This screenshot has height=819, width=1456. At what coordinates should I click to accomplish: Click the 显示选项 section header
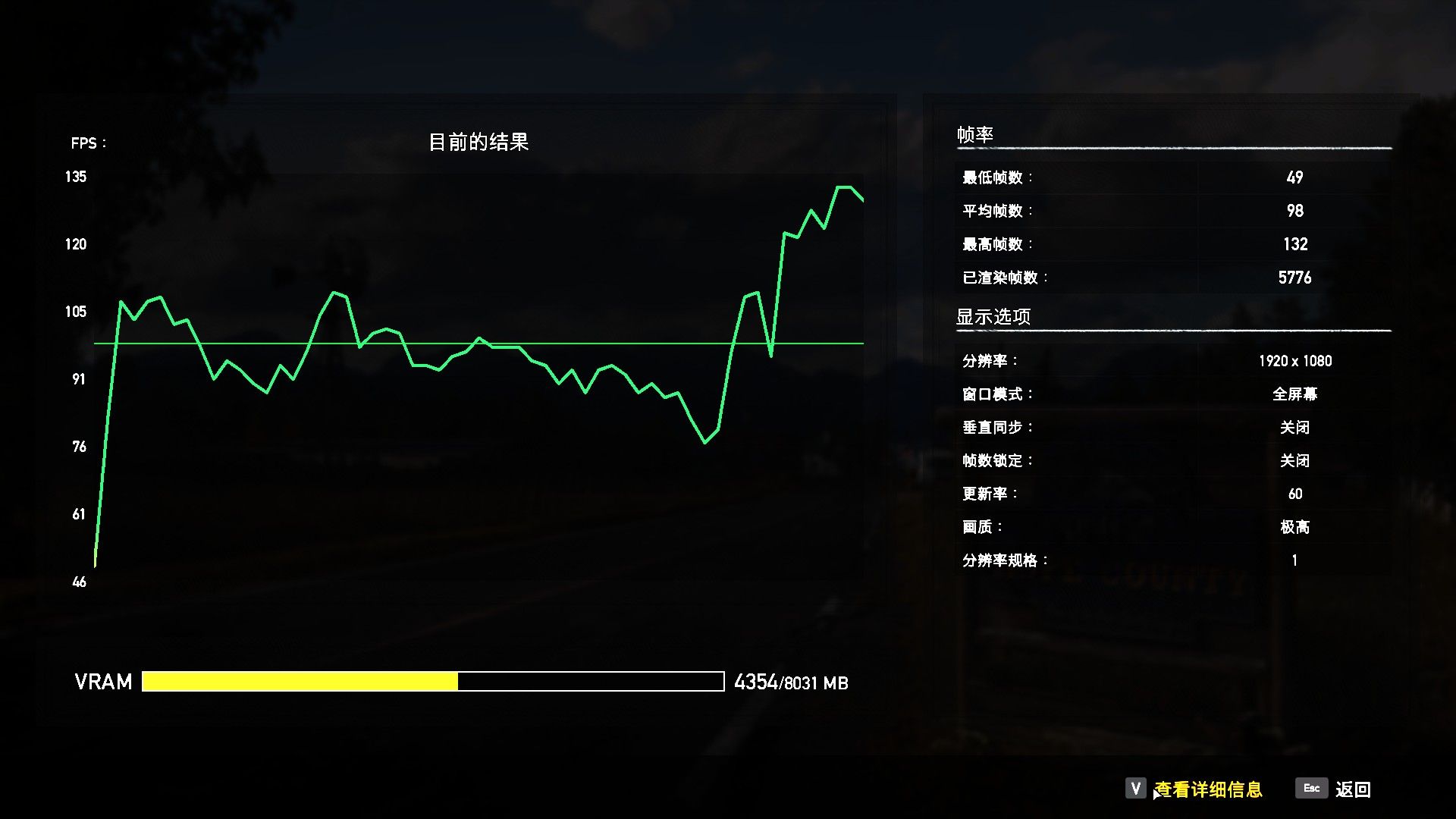[x=993, y=315]
